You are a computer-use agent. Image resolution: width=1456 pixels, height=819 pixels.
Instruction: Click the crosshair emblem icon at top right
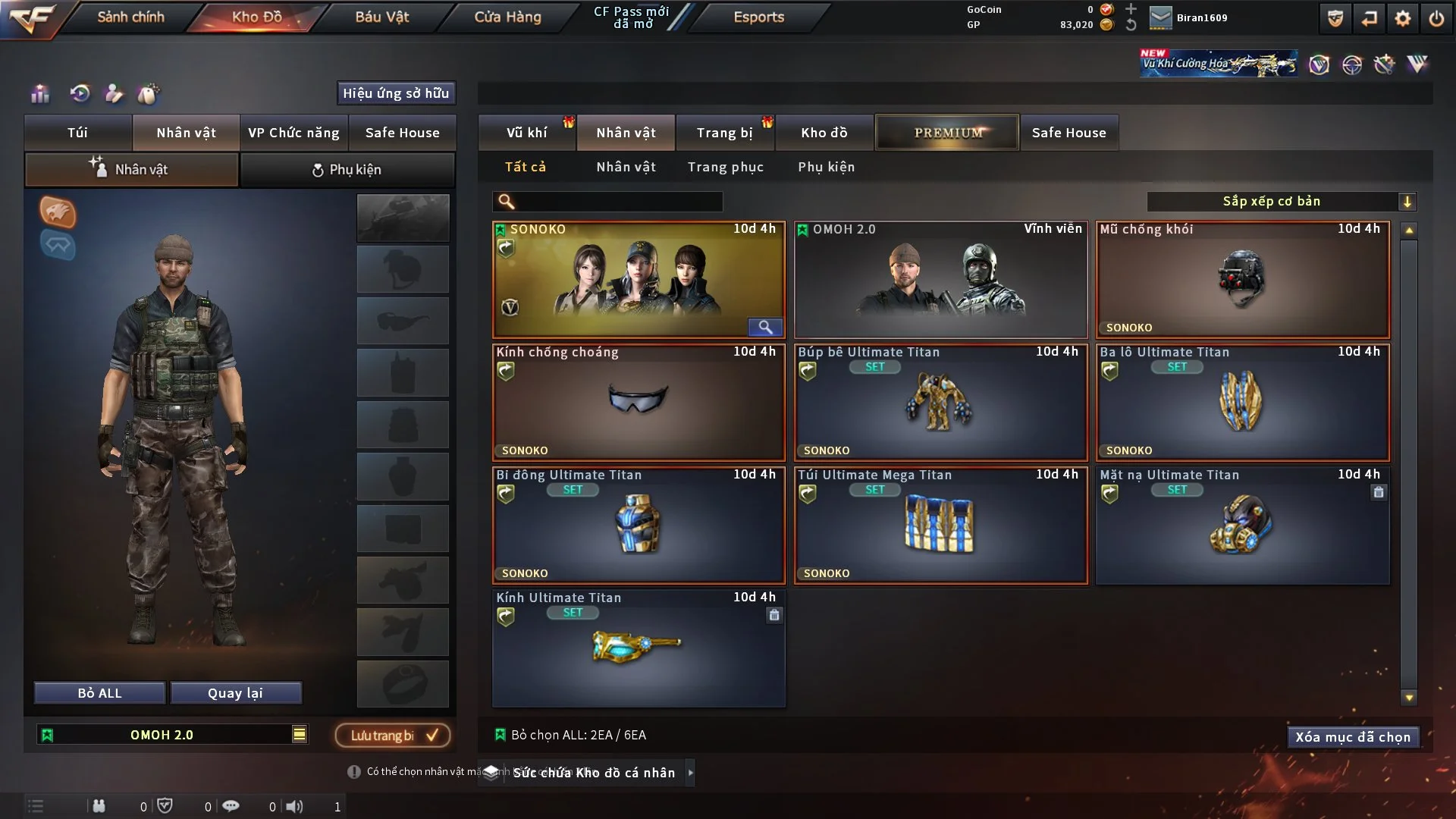tap(1353, 65)
